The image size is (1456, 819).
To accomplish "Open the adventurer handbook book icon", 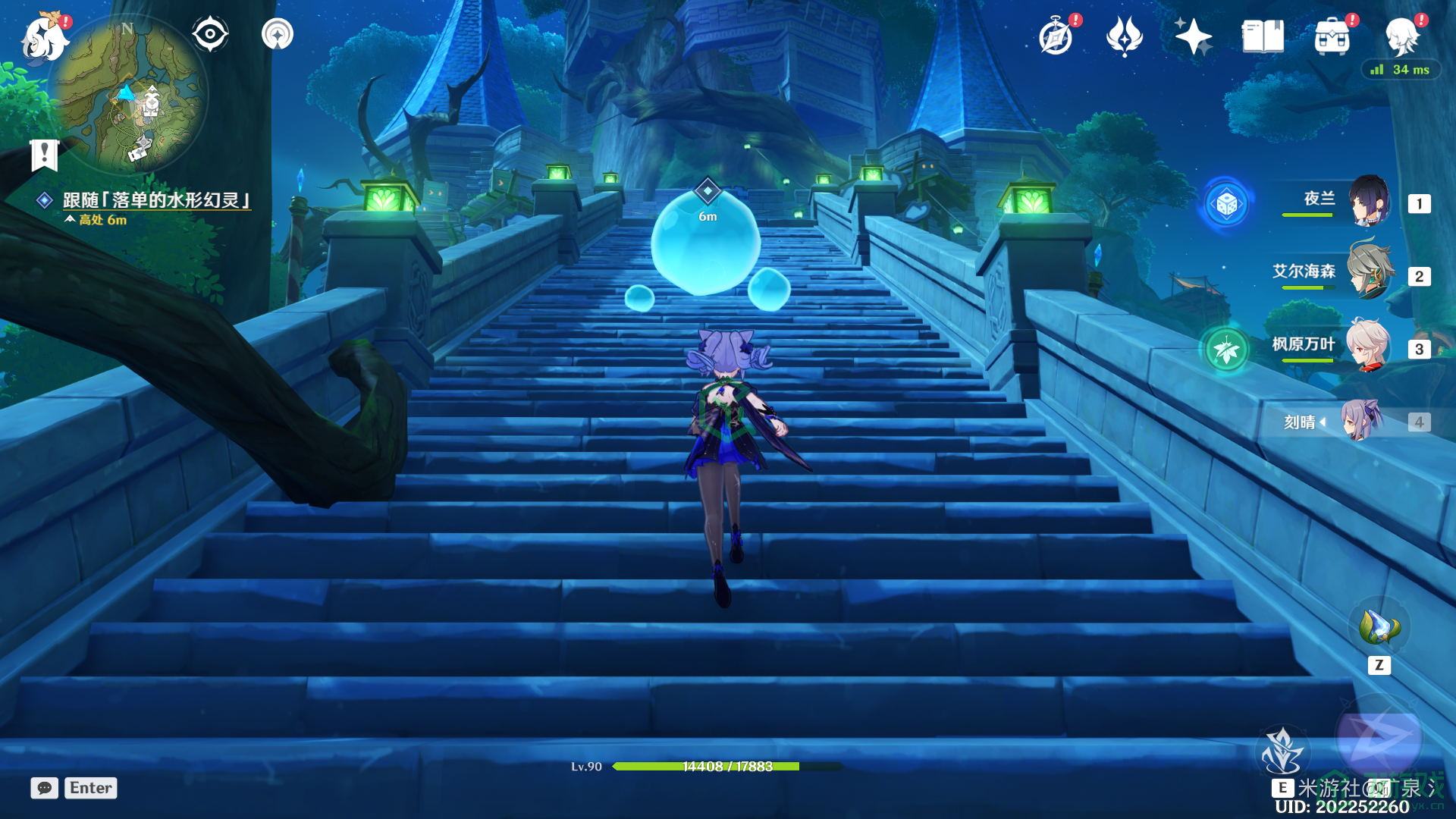I will (1263, 36).
